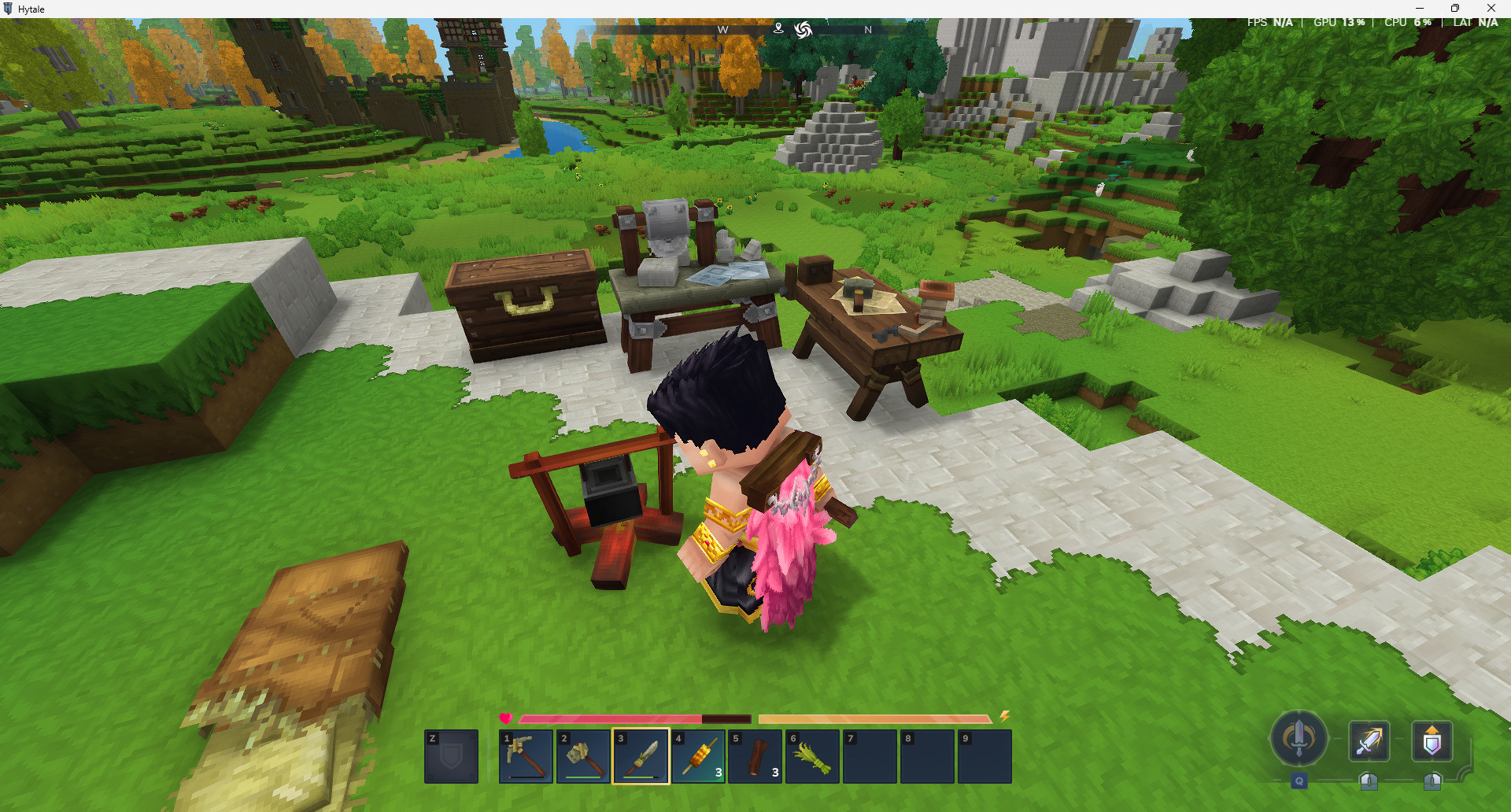
Task: Select the pickaxe in hotbar slot 1
Action: pyautogui.click(x=526, y=756)
